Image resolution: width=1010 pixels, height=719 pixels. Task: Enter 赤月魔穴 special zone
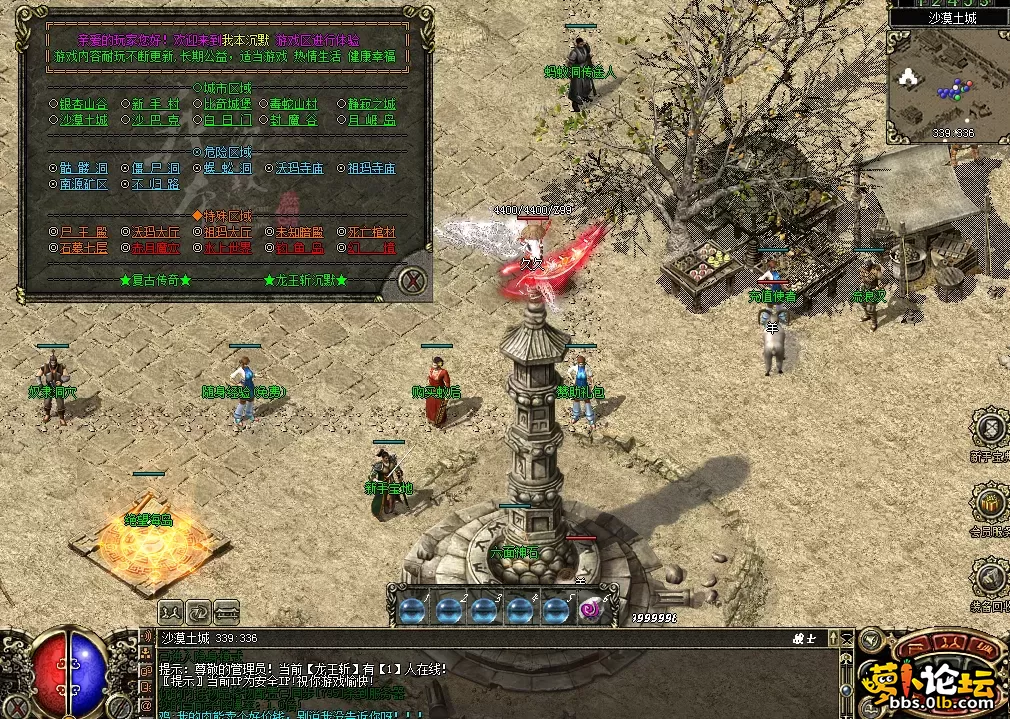click(x=157, y=248)
